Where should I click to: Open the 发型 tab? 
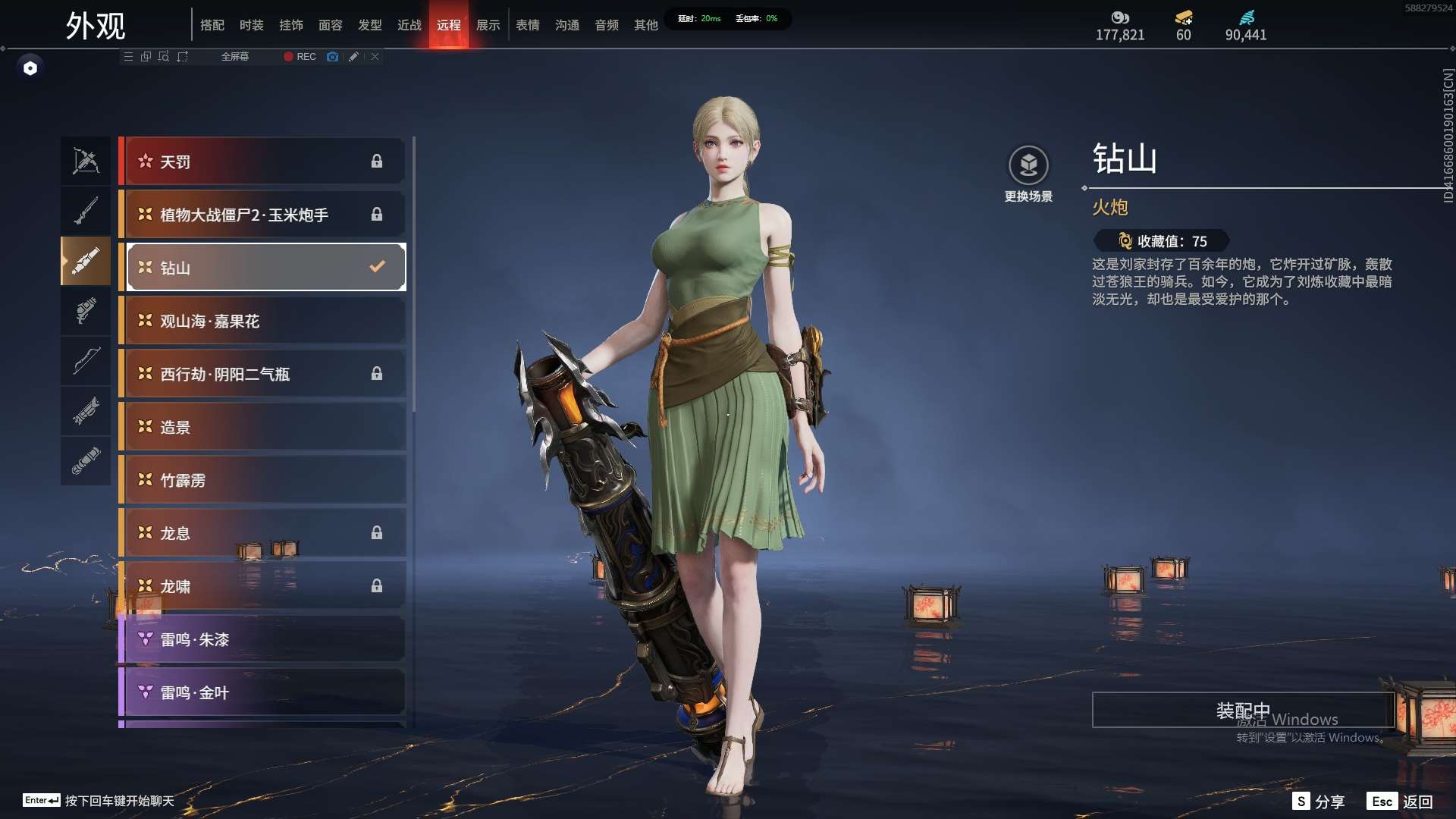369,25
